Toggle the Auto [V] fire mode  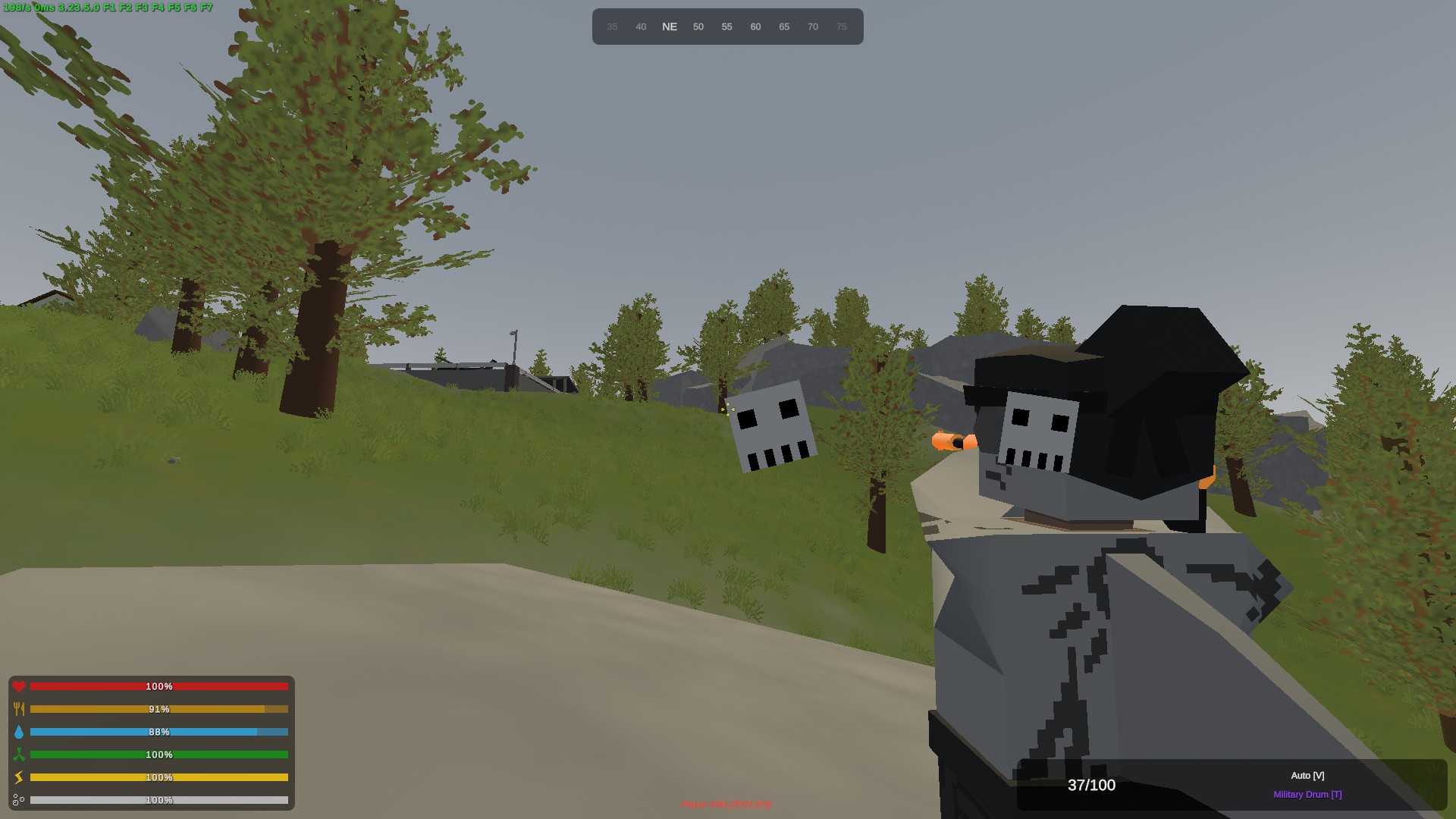(1307, 775)
